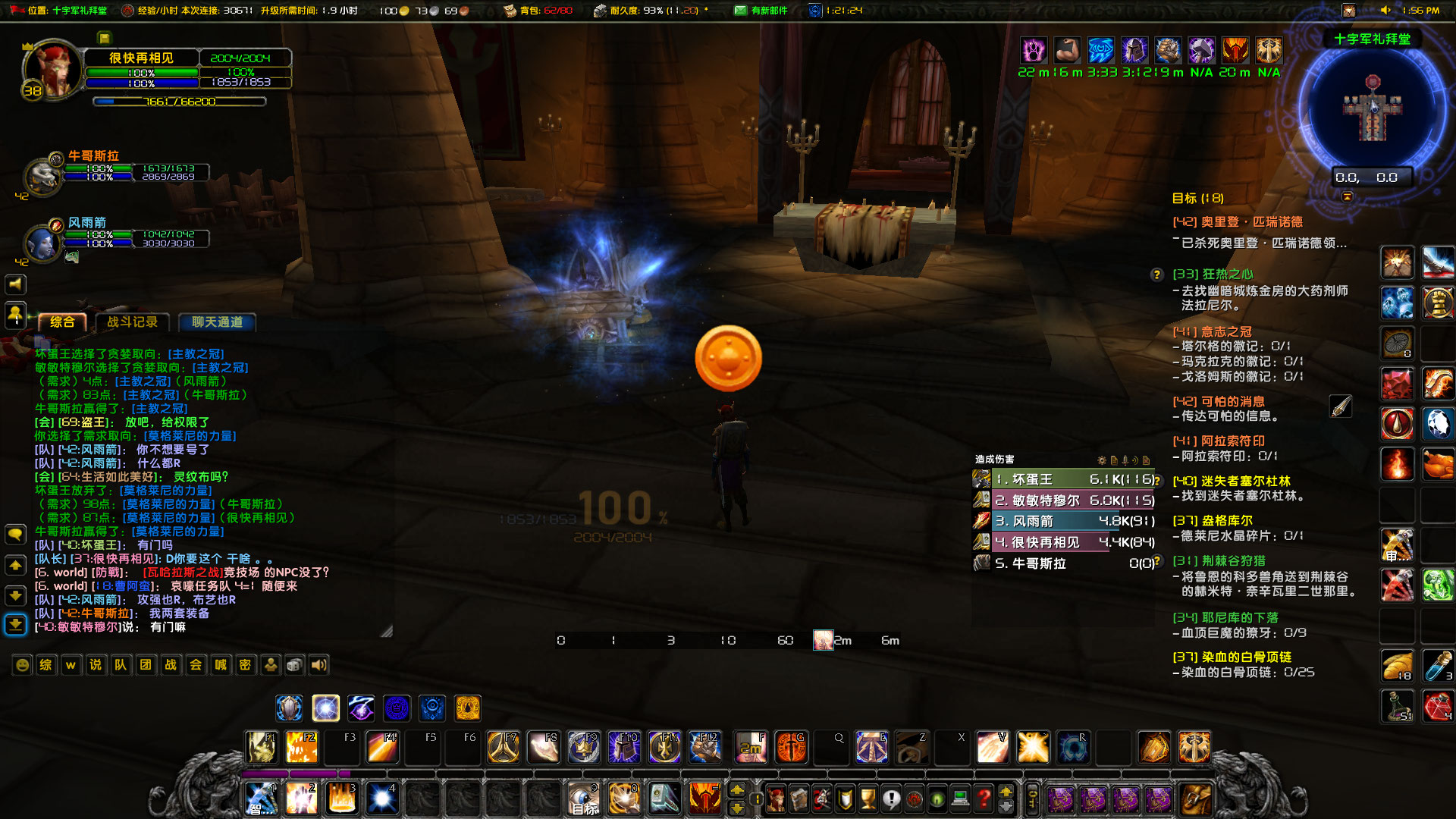Click the shield icon in the micro menu bar
Screen dimensions: 1456x819
click(x=845, y=799)
